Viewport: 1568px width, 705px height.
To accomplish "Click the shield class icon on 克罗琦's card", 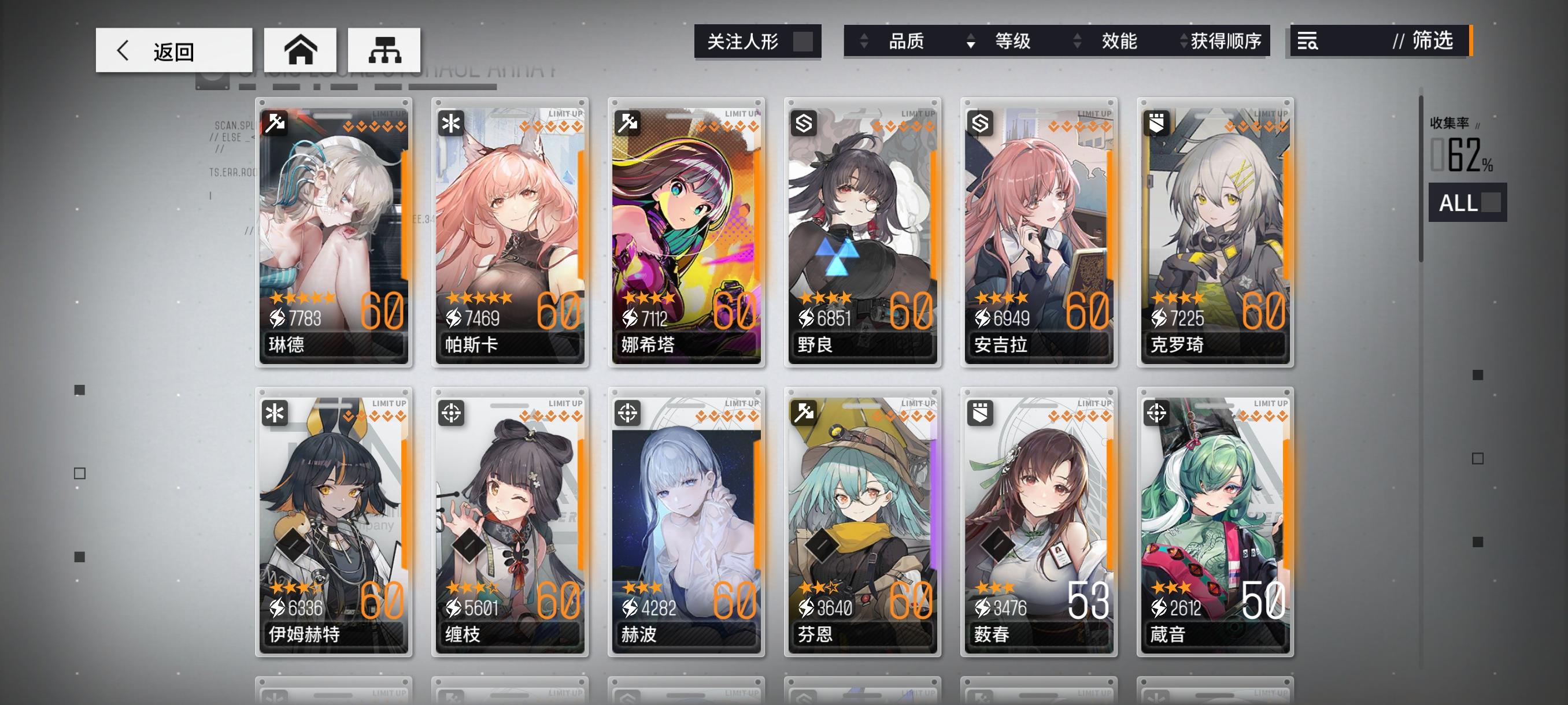I will pyautogui.click(x=1157, y=123).
